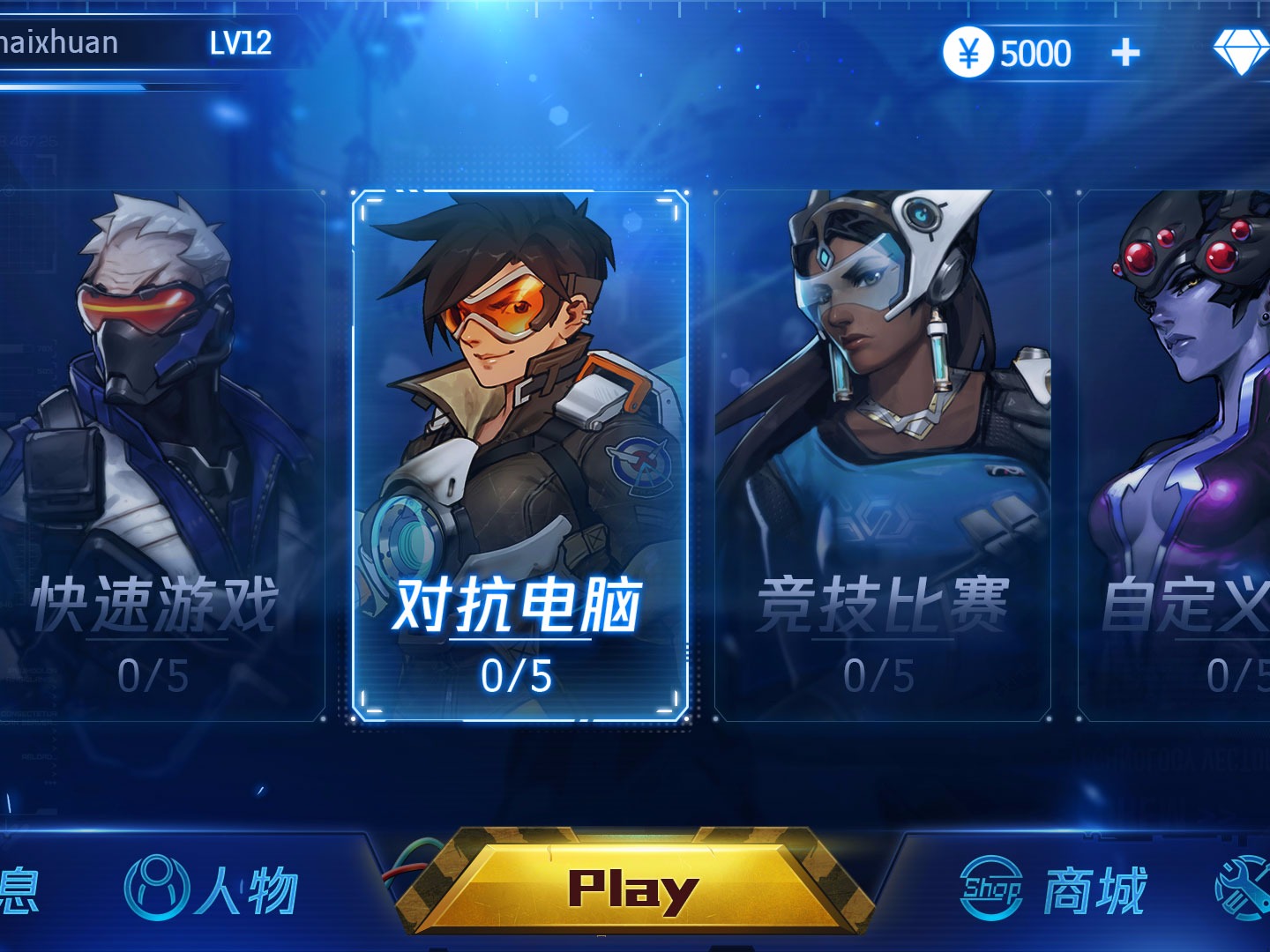
Task: Click the ¥ currency coin icon
Action: tap(968, 50)
